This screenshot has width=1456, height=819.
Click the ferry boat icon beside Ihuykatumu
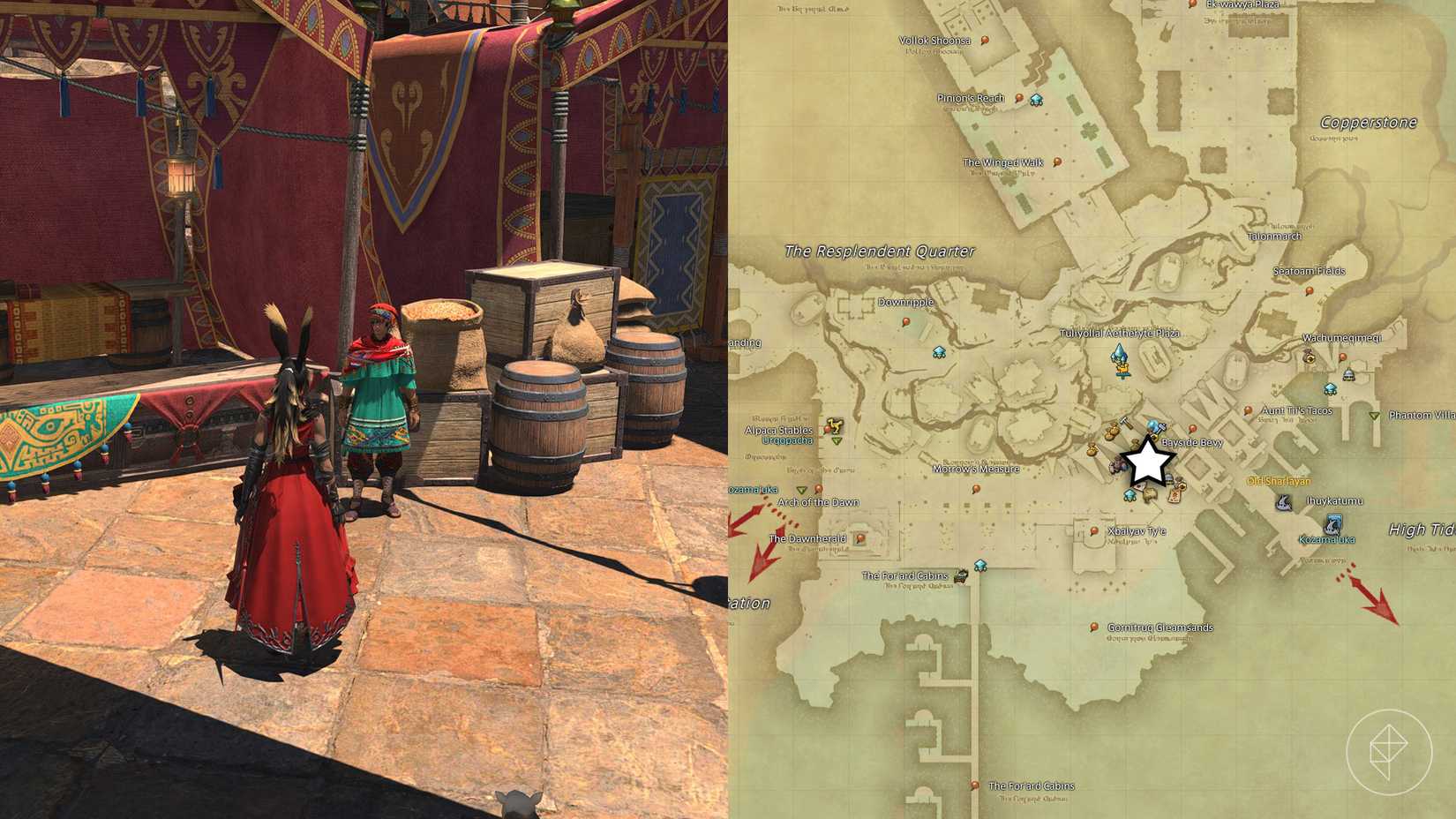click(1284, 501)
